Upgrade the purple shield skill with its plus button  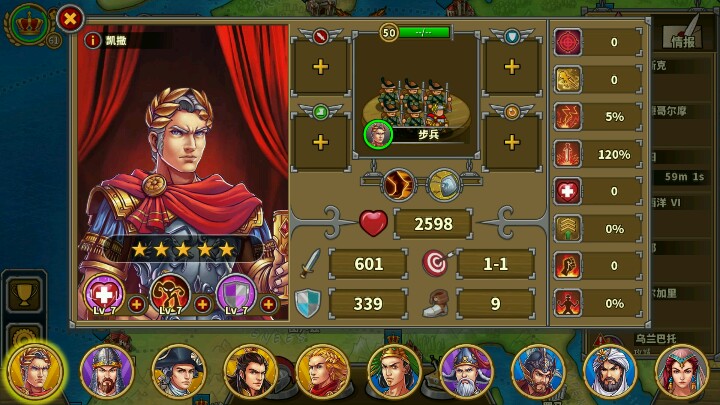click(x=268, y=304)
